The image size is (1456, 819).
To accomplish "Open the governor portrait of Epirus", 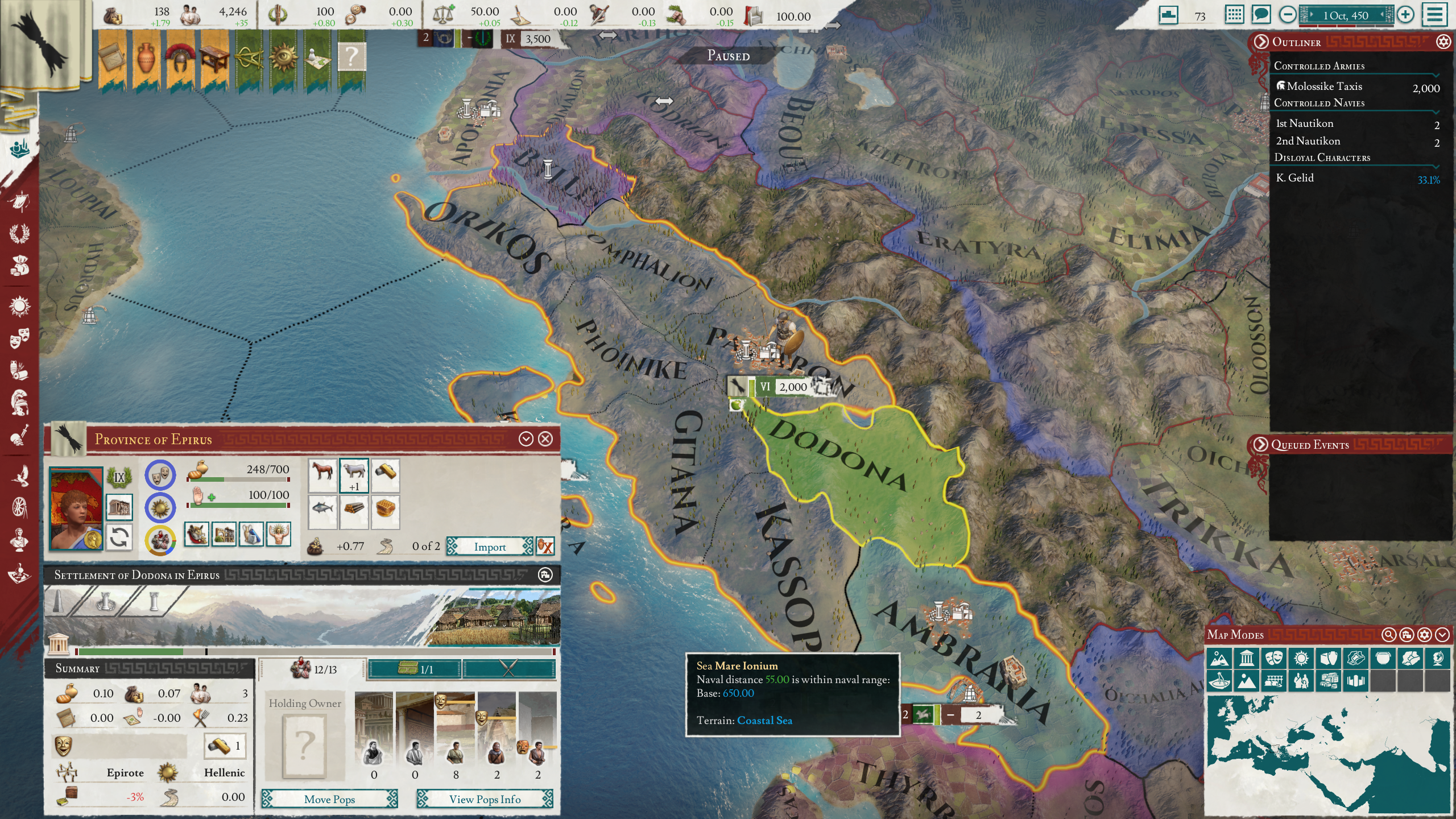I will (76, 508).
